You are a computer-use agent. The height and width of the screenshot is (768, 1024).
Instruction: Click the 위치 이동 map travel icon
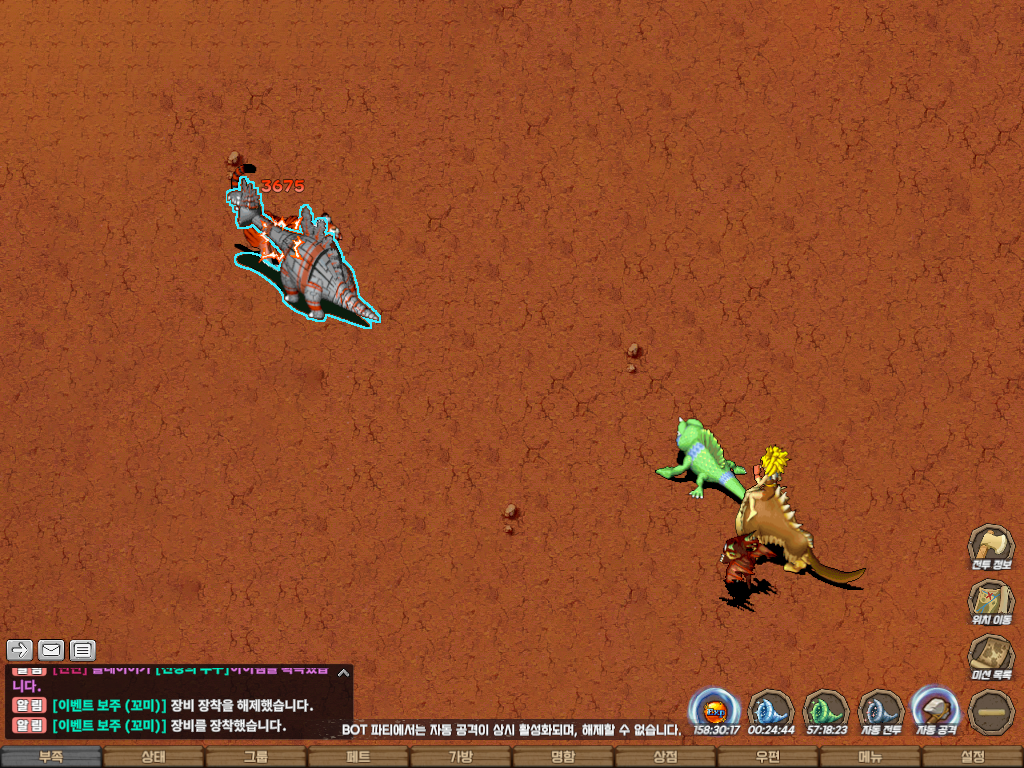pos(990,600)
